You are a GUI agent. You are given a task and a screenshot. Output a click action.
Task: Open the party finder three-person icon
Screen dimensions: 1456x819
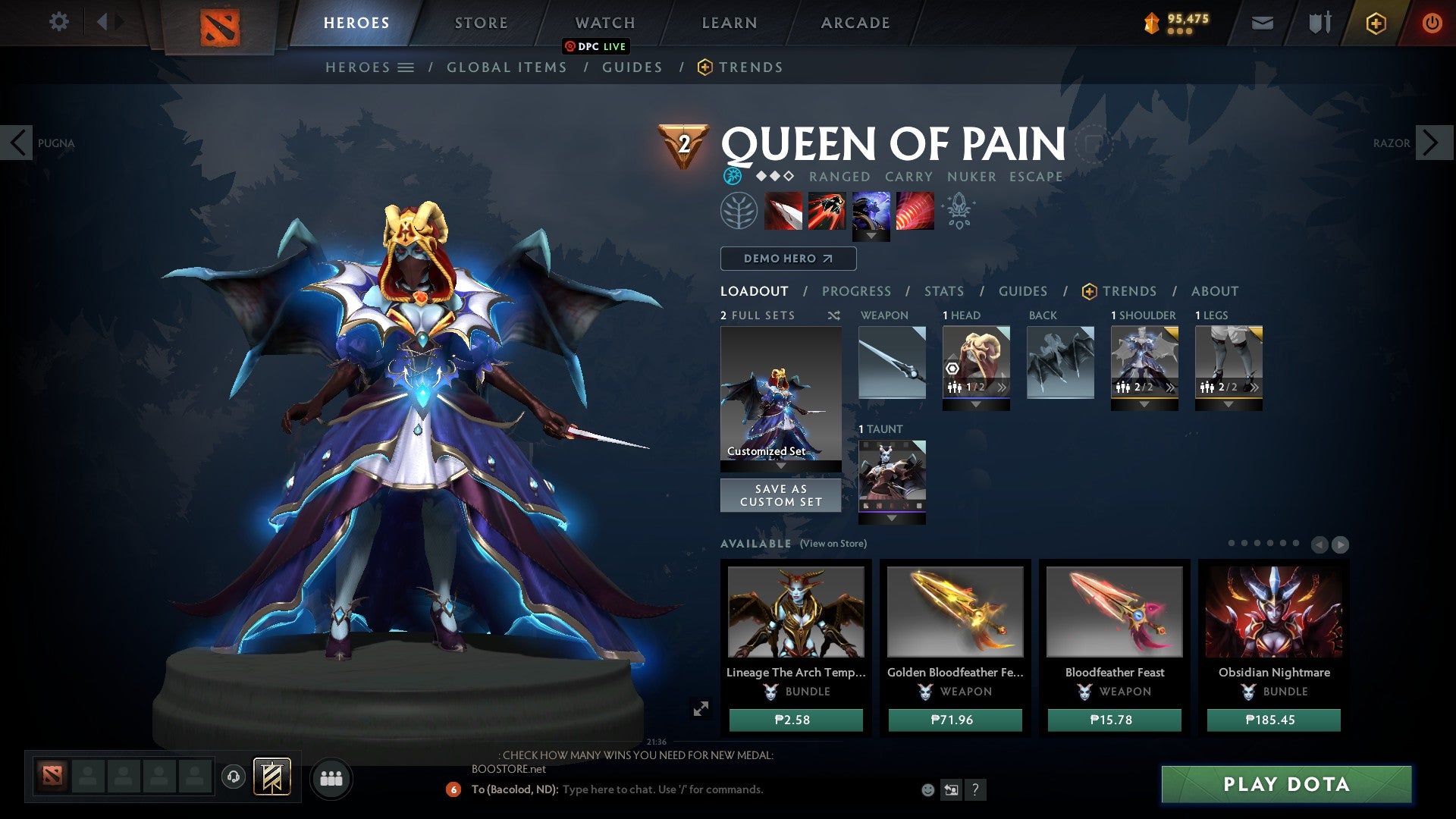331,780
